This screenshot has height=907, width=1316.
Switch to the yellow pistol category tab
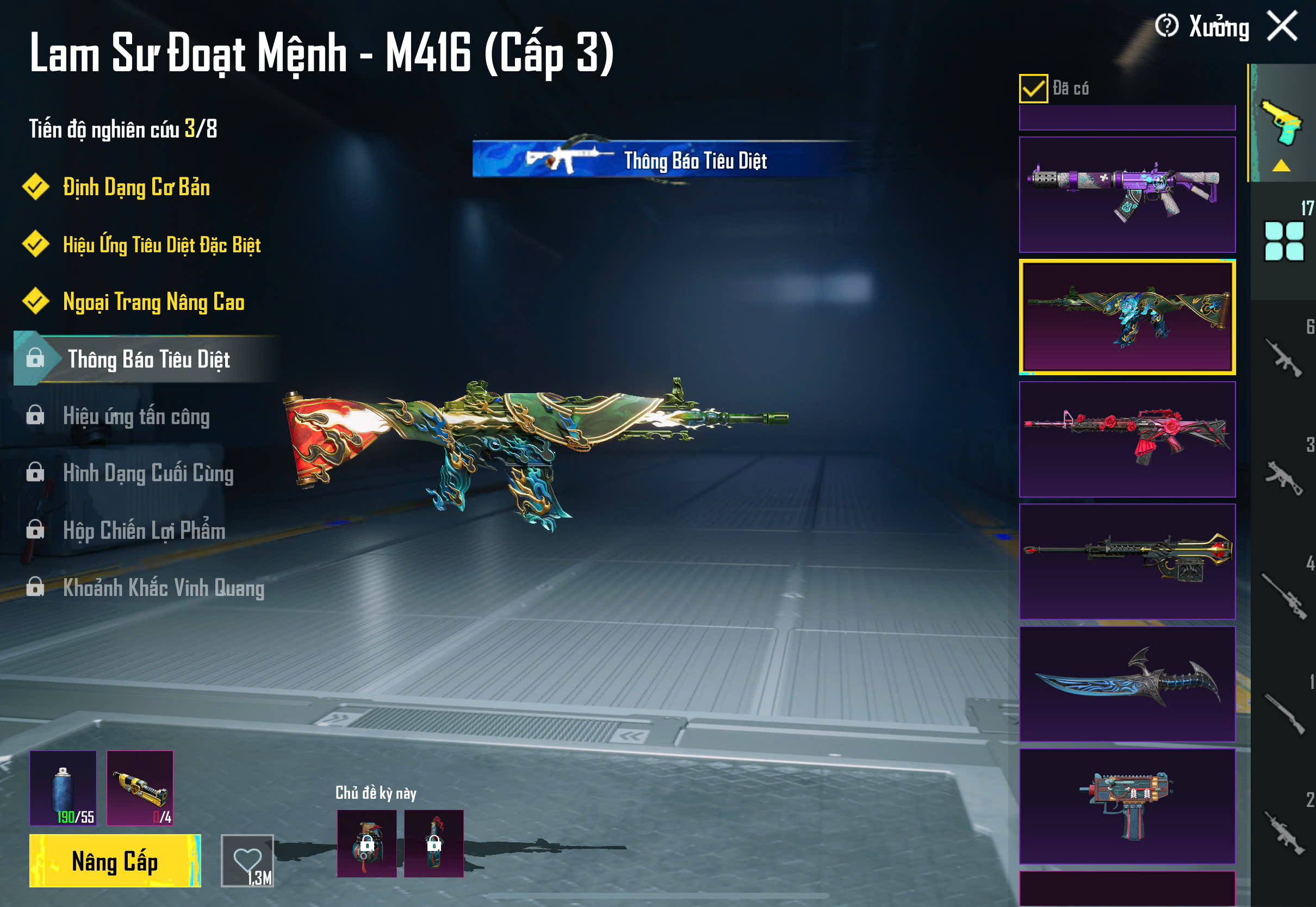click(1282, 124)
